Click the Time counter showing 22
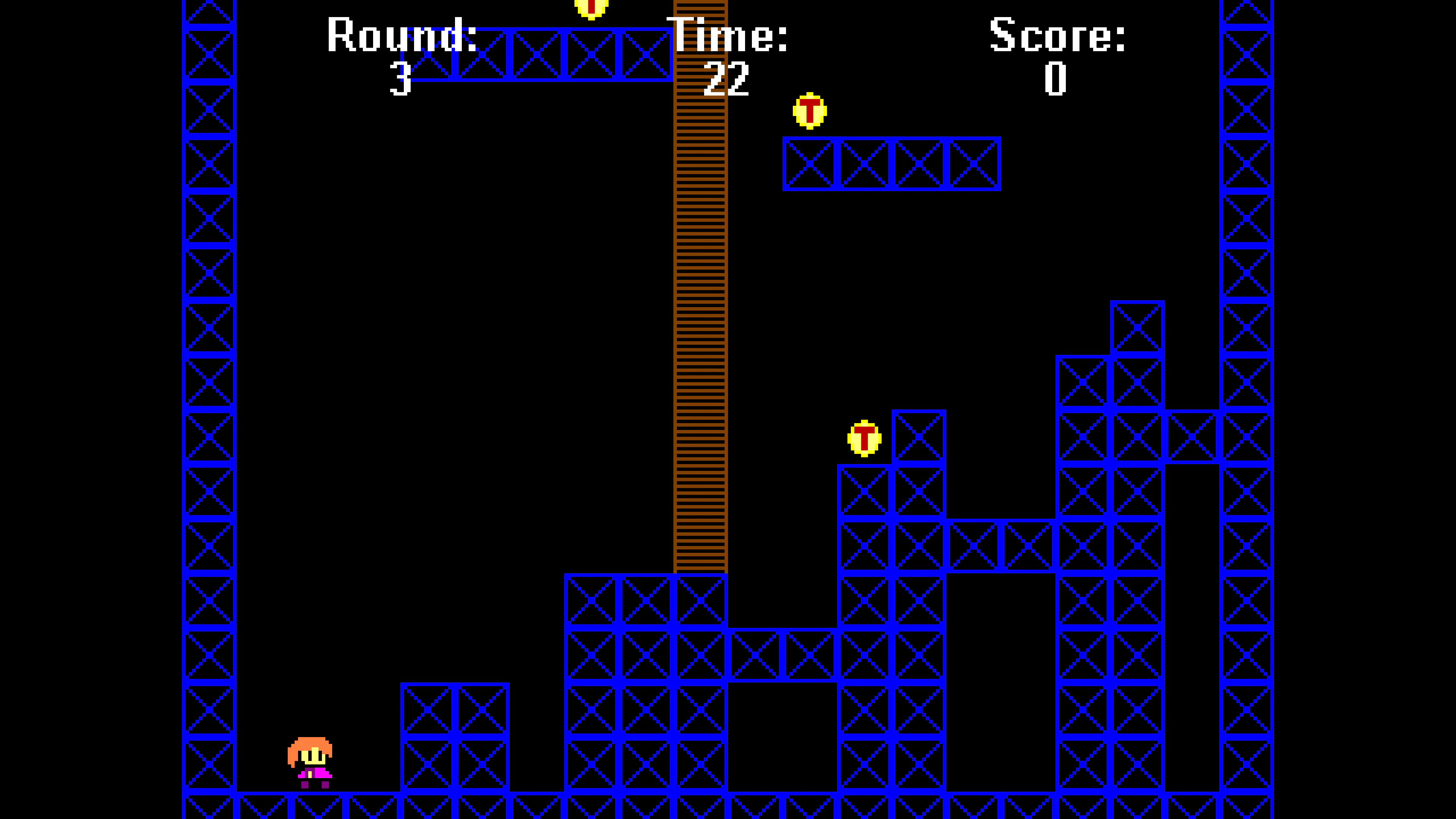 click(x=726, y=79)
